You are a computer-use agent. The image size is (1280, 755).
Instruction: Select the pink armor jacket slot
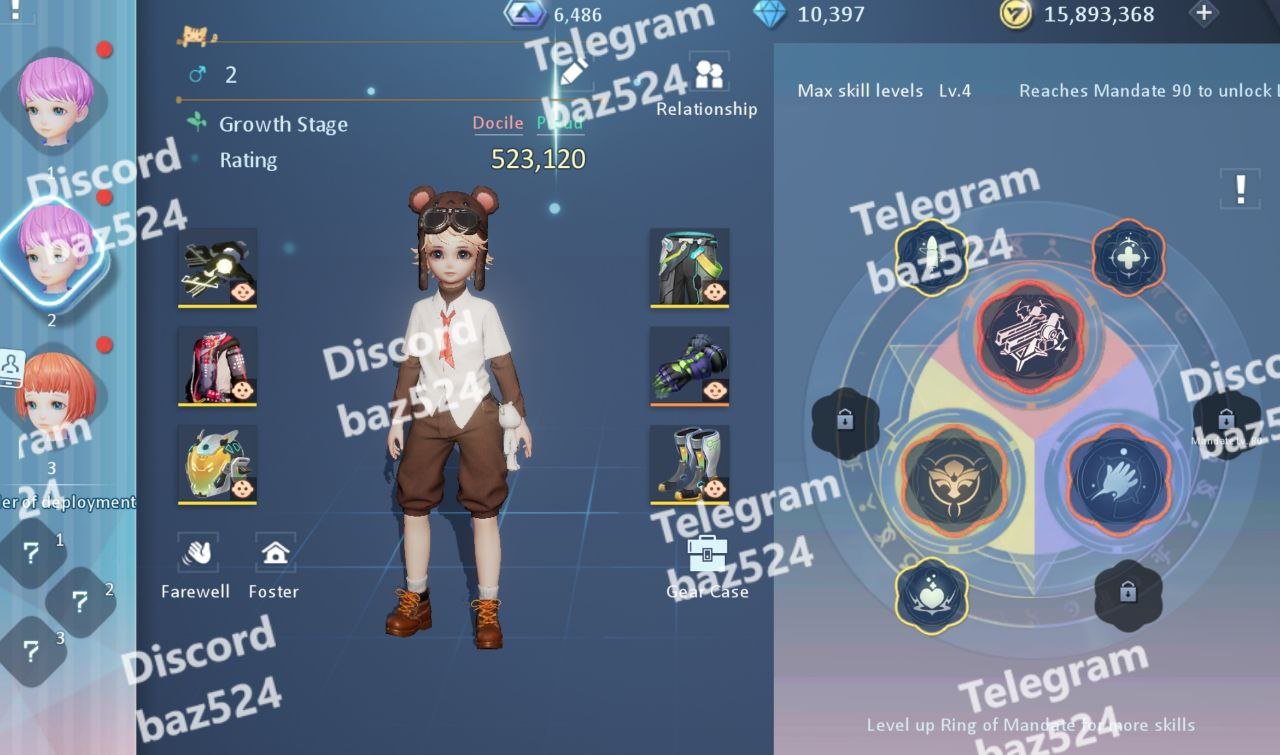218,366
